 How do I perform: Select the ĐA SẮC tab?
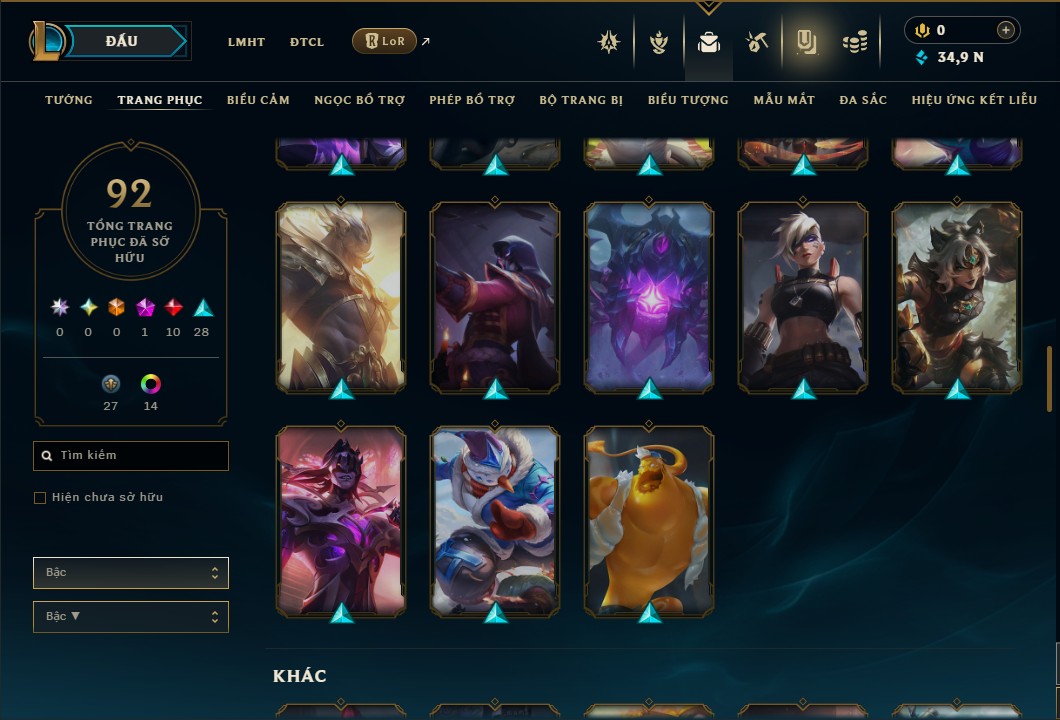(x=863, y=100)
